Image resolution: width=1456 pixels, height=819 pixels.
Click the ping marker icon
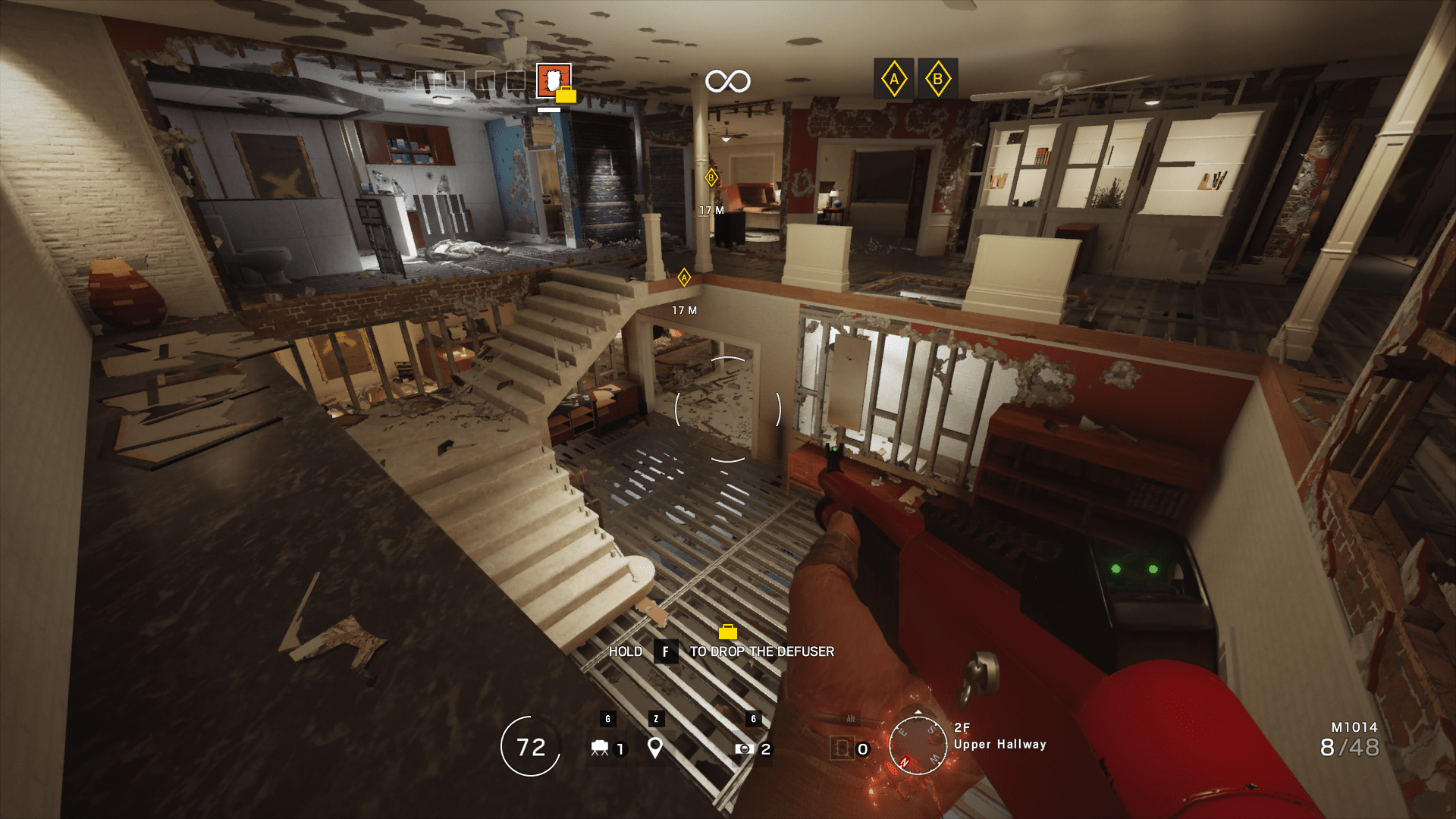[654, 749]
